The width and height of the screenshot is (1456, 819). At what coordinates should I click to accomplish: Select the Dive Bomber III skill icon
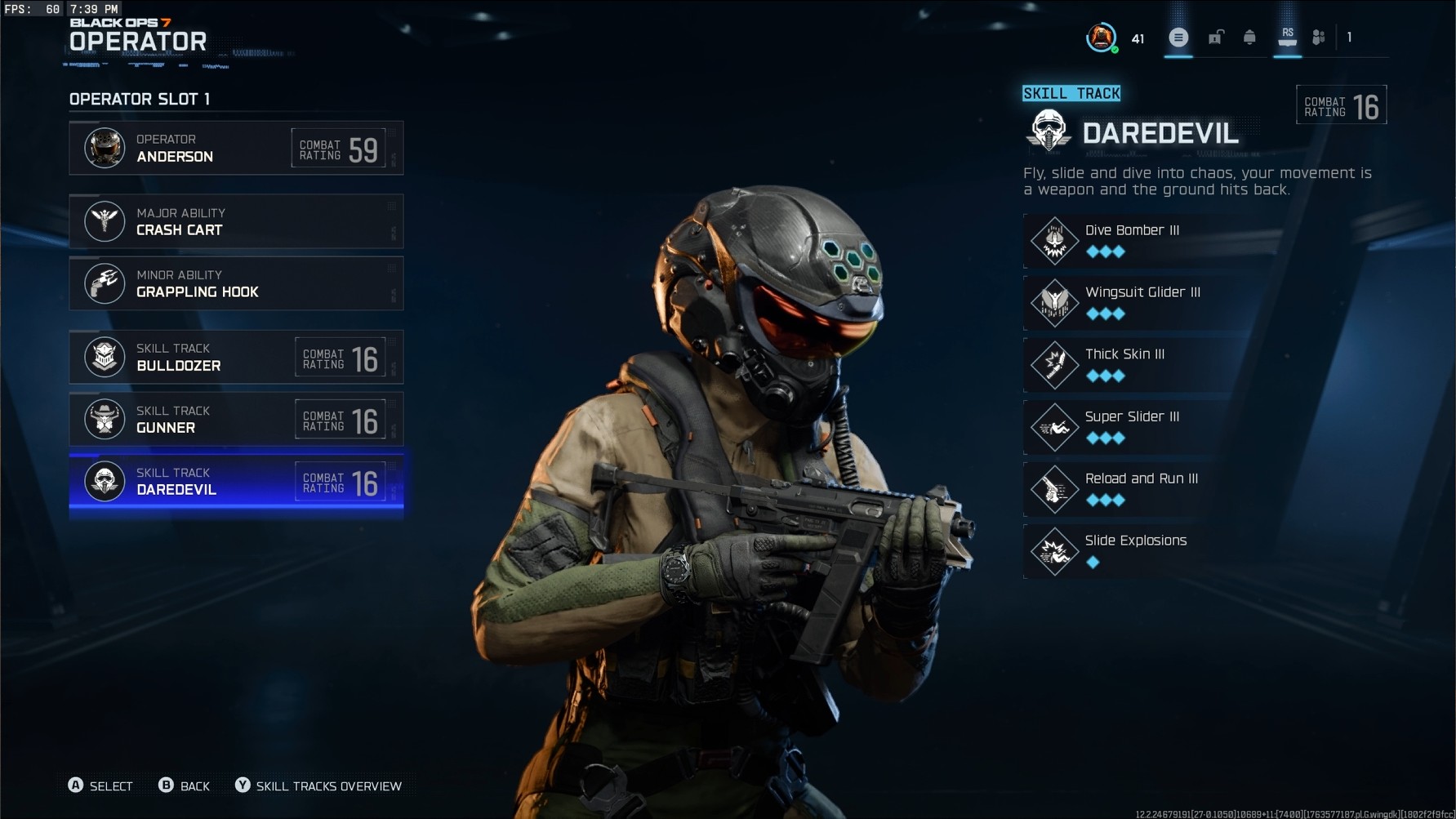tap(1055, 240)
